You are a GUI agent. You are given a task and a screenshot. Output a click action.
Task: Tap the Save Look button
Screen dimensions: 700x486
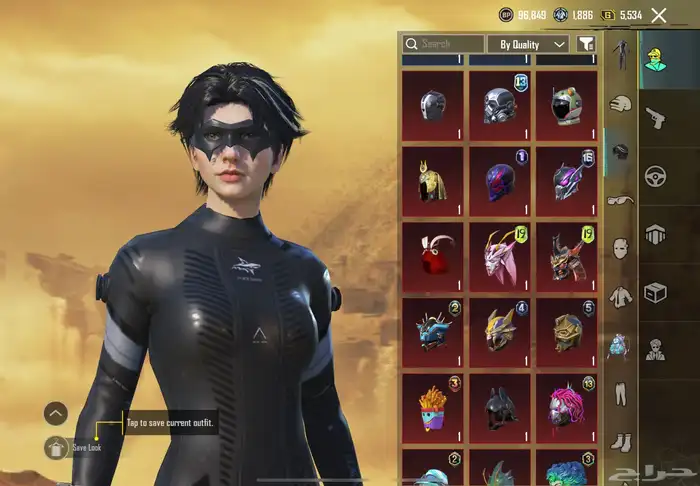57,447
